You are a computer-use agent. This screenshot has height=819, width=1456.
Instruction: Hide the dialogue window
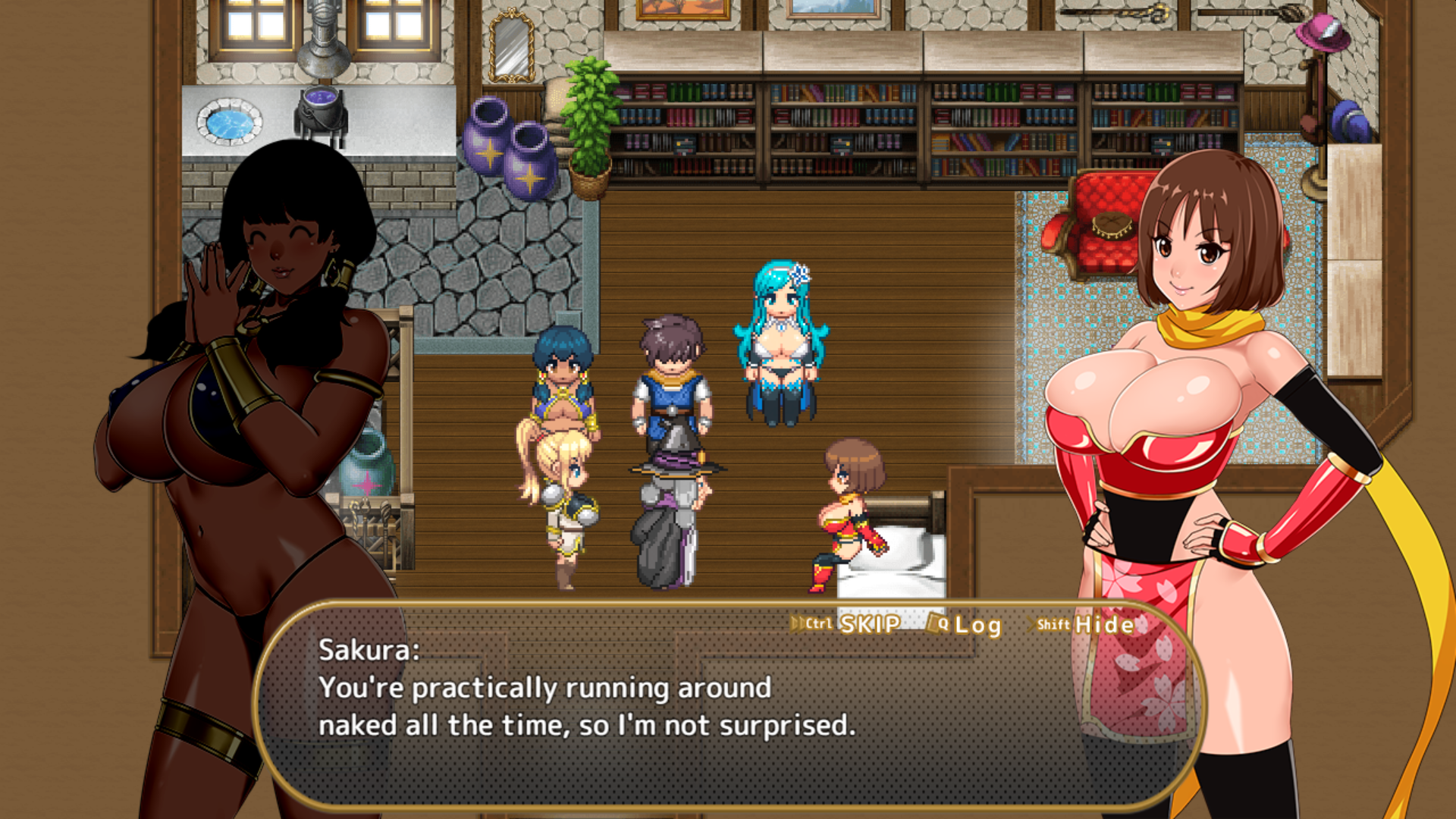click(1103, 625)
